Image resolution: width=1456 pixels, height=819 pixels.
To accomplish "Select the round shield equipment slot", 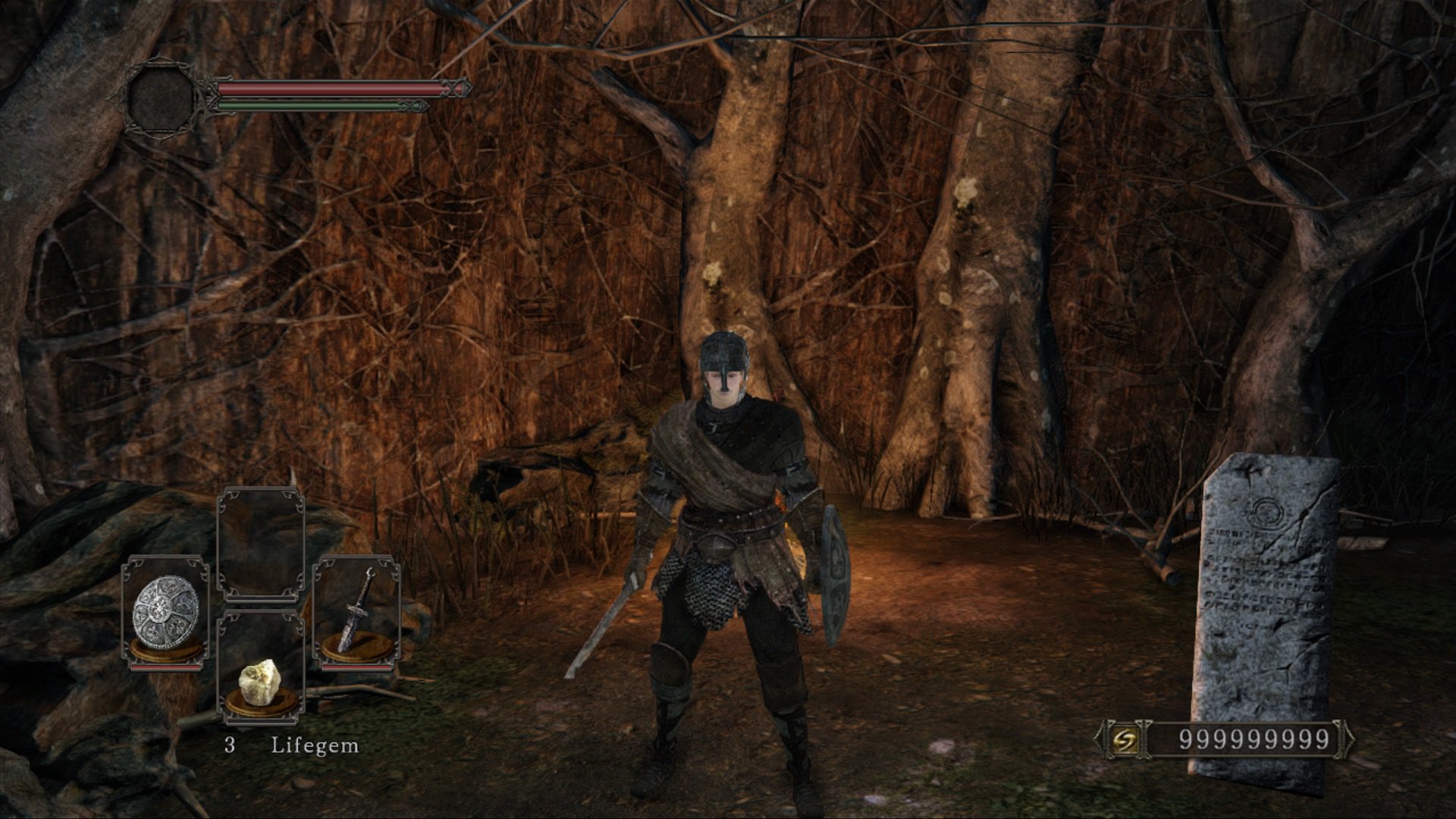I will [166, 612].
